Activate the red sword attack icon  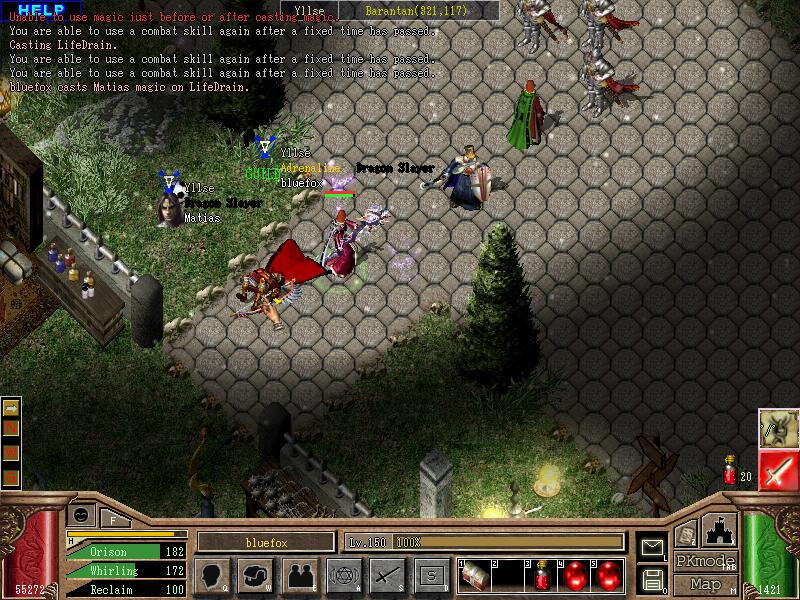[x=776, y=470]
